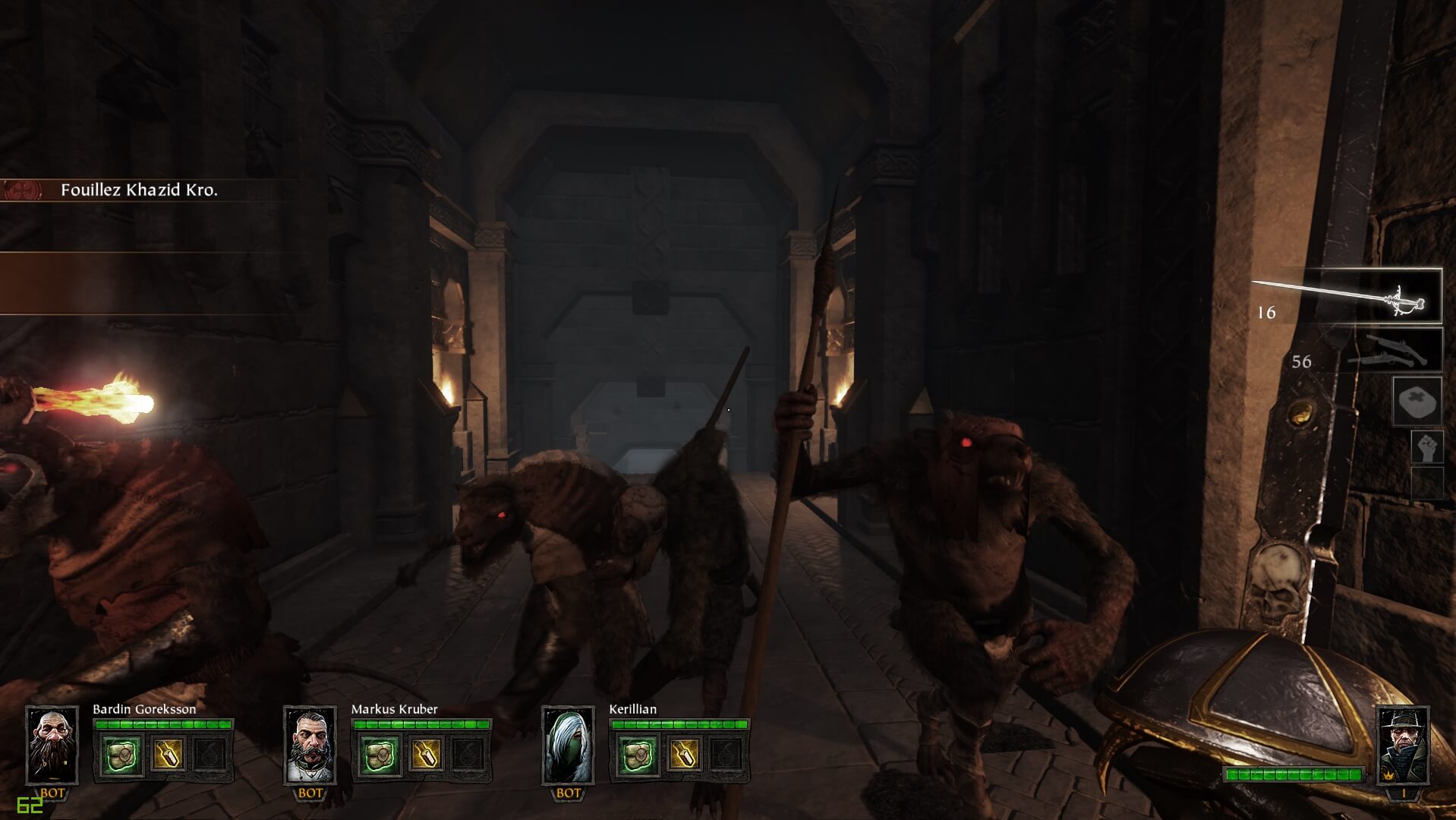The width and height of the screenshot is (1456, 820).
Task: Click Bardin Goreksson's portrait
Action: coord(52,745)
